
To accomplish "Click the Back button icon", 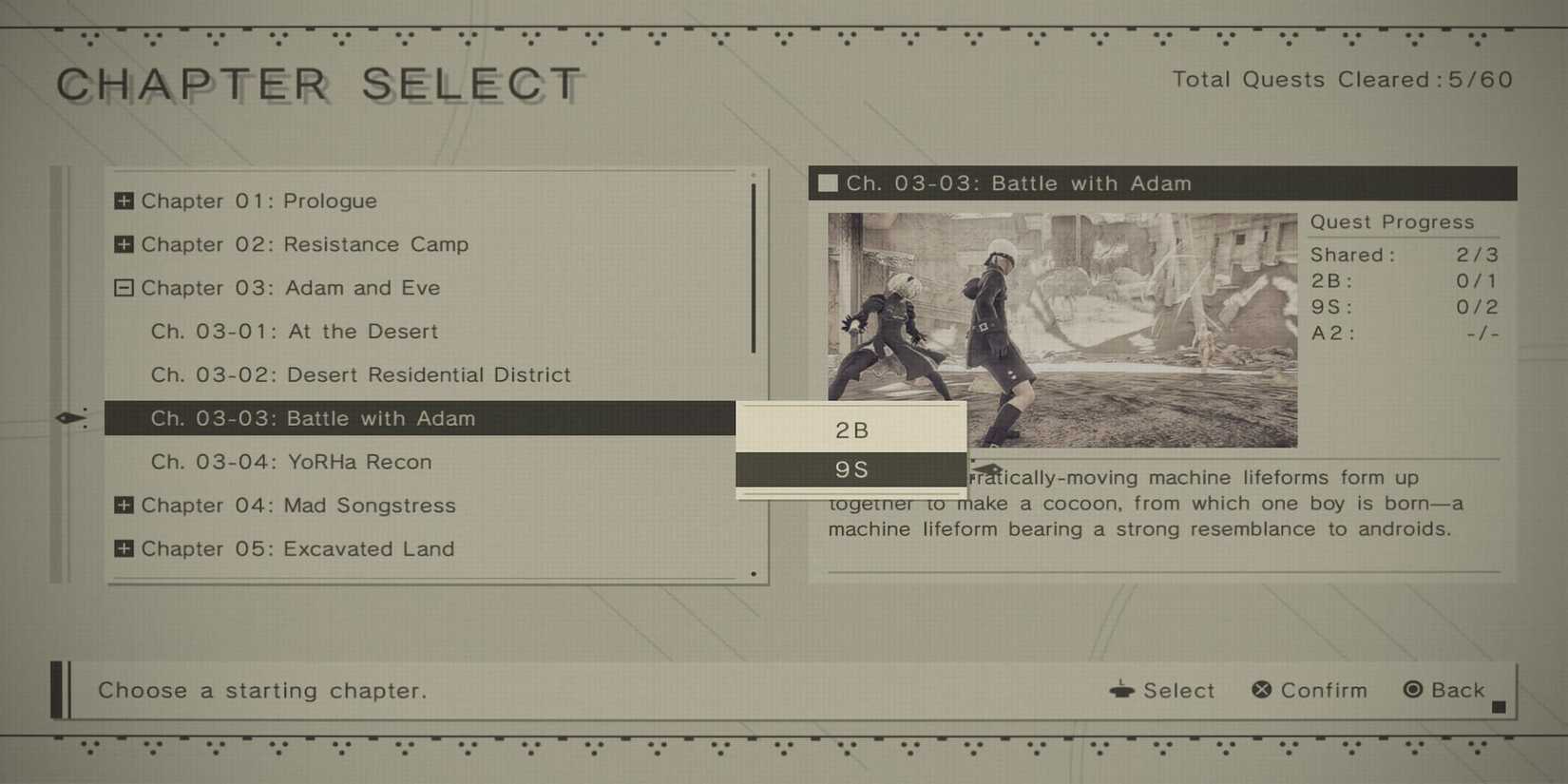I will tap(1415, 690).
